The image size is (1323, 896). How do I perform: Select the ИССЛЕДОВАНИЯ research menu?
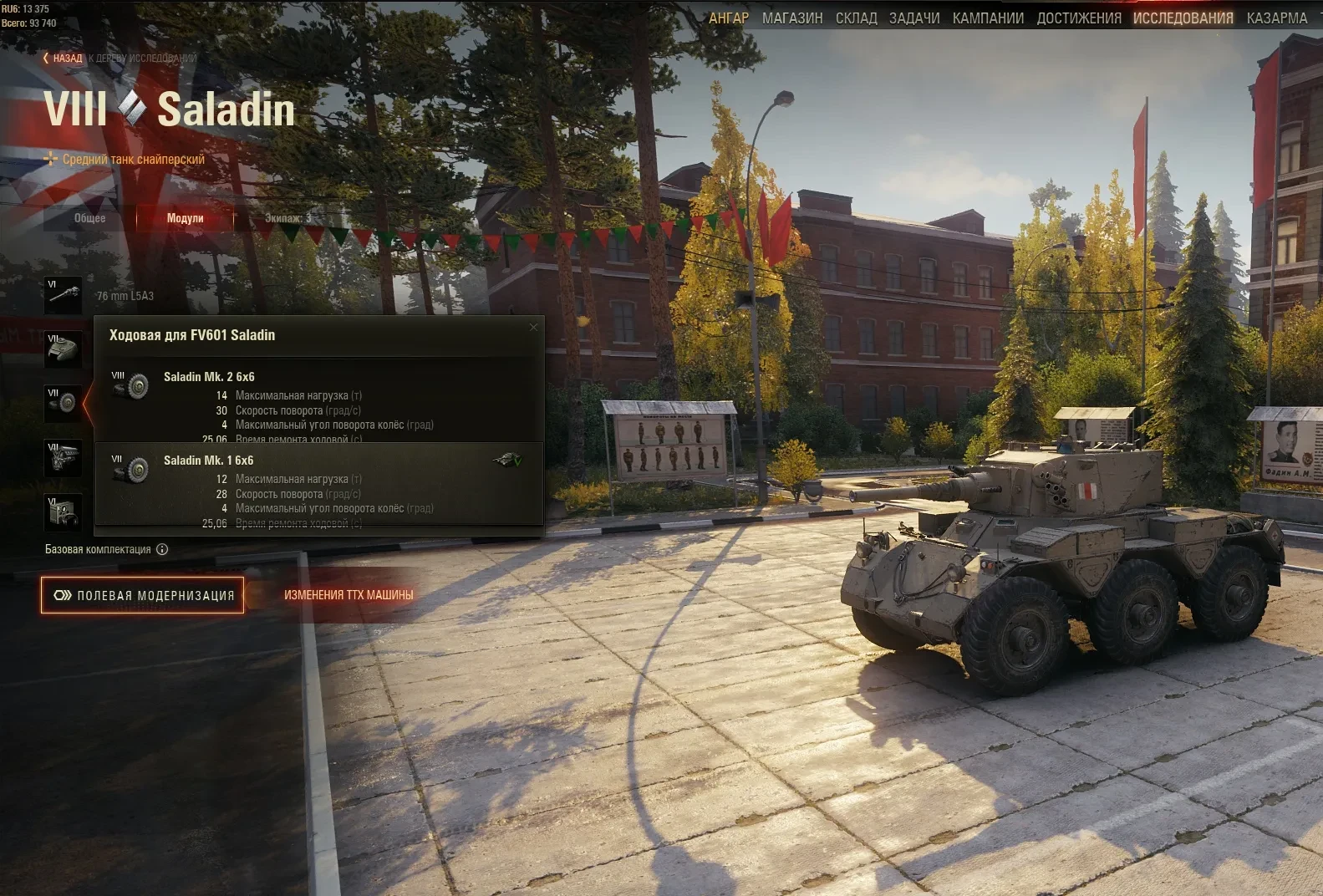(1183, 18)
